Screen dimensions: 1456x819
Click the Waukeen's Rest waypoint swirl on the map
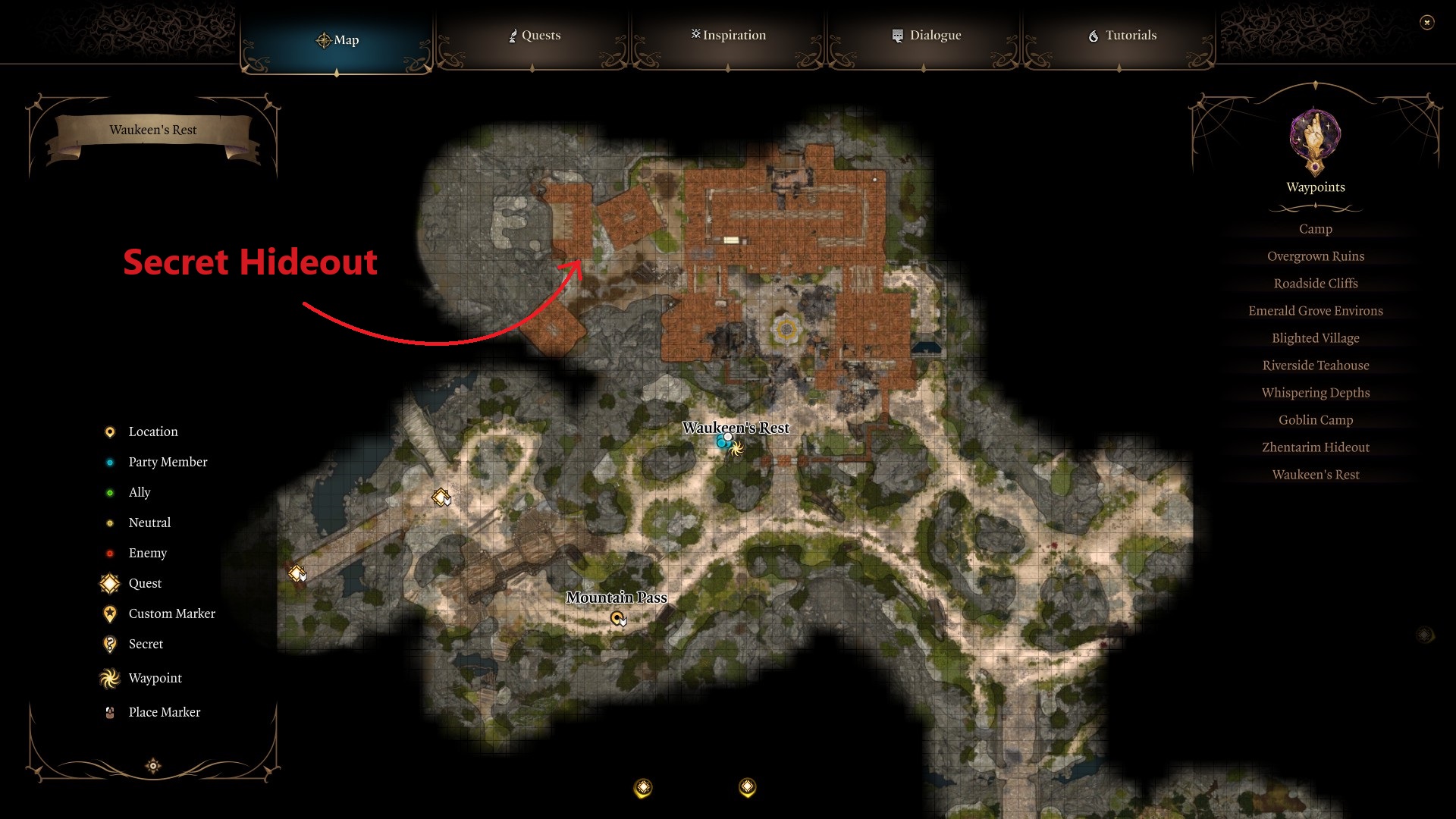[735, 449]
